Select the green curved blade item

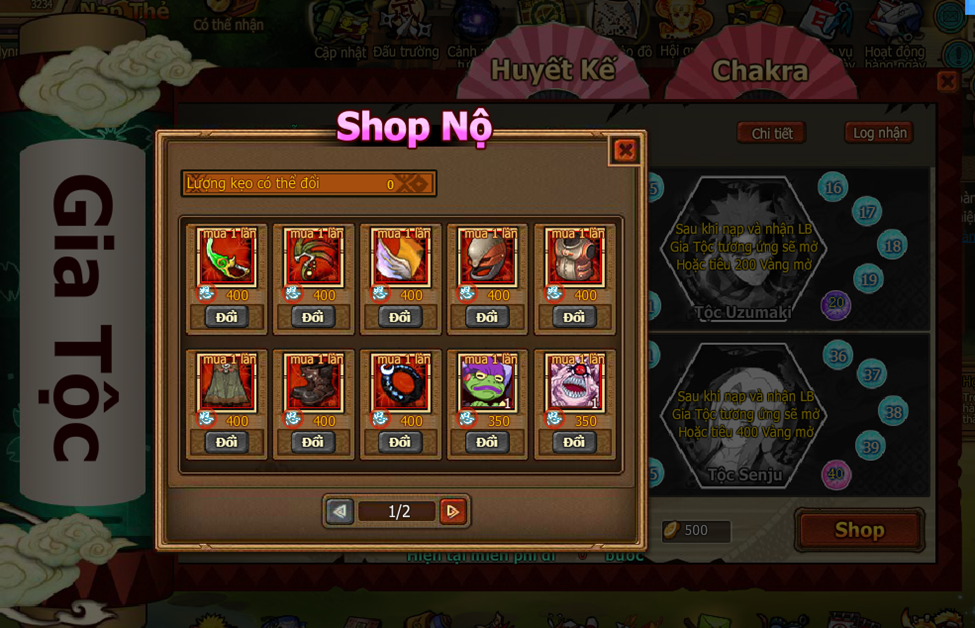click(x=227, y=259)
